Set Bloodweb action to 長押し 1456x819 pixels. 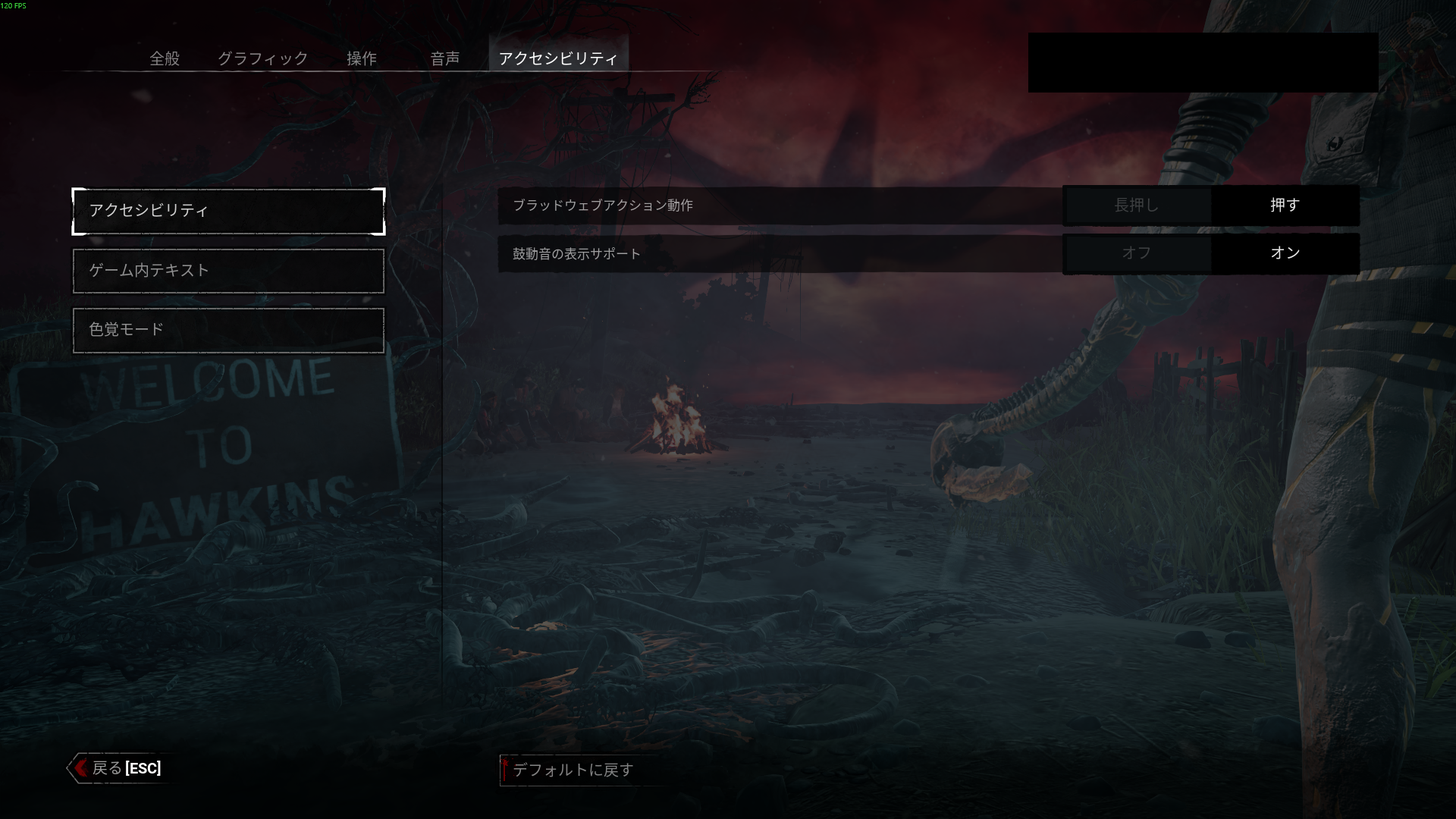click(1136, 205)
